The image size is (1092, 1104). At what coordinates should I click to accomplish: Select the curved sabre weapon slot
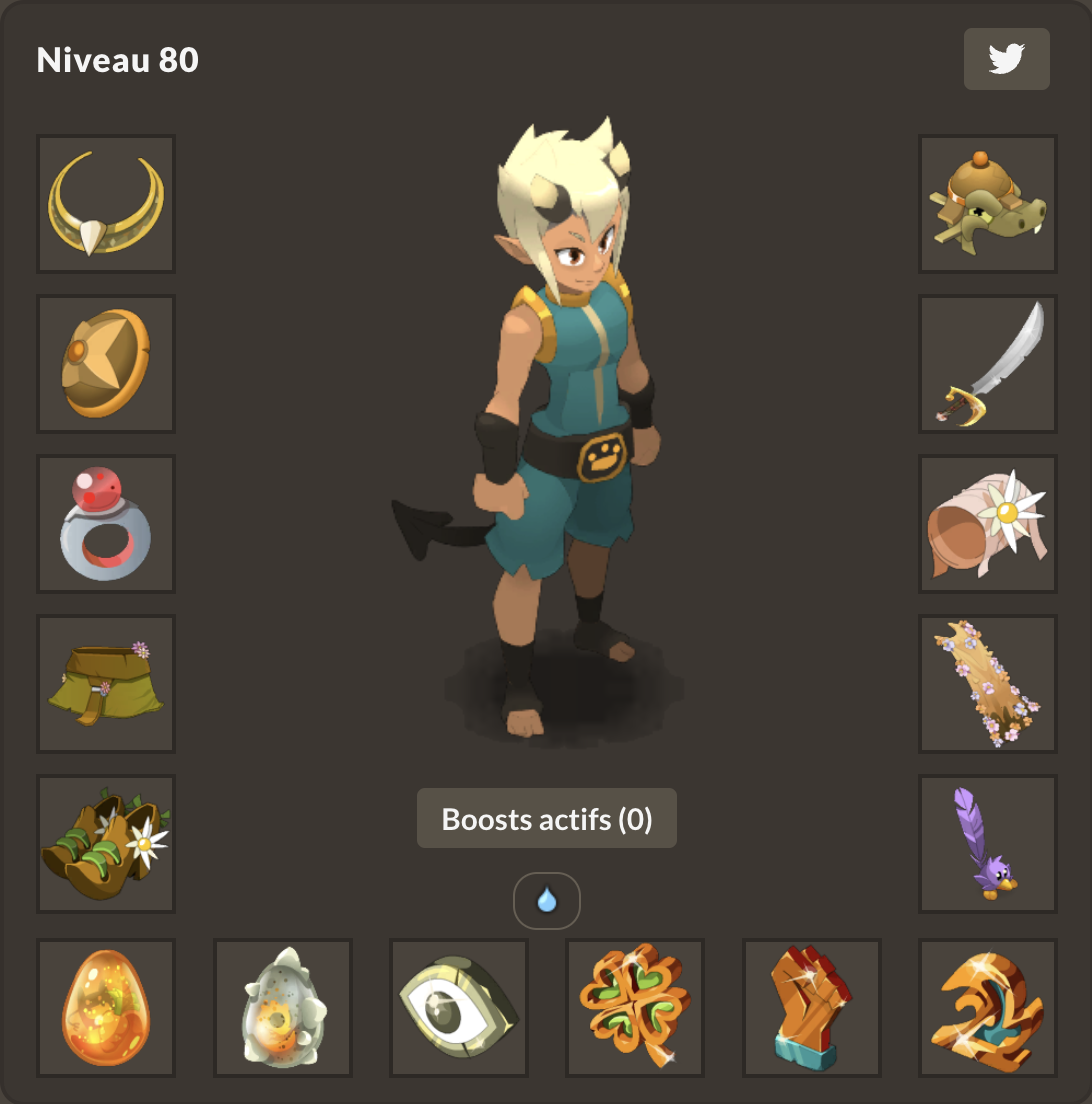pos(988,364)
